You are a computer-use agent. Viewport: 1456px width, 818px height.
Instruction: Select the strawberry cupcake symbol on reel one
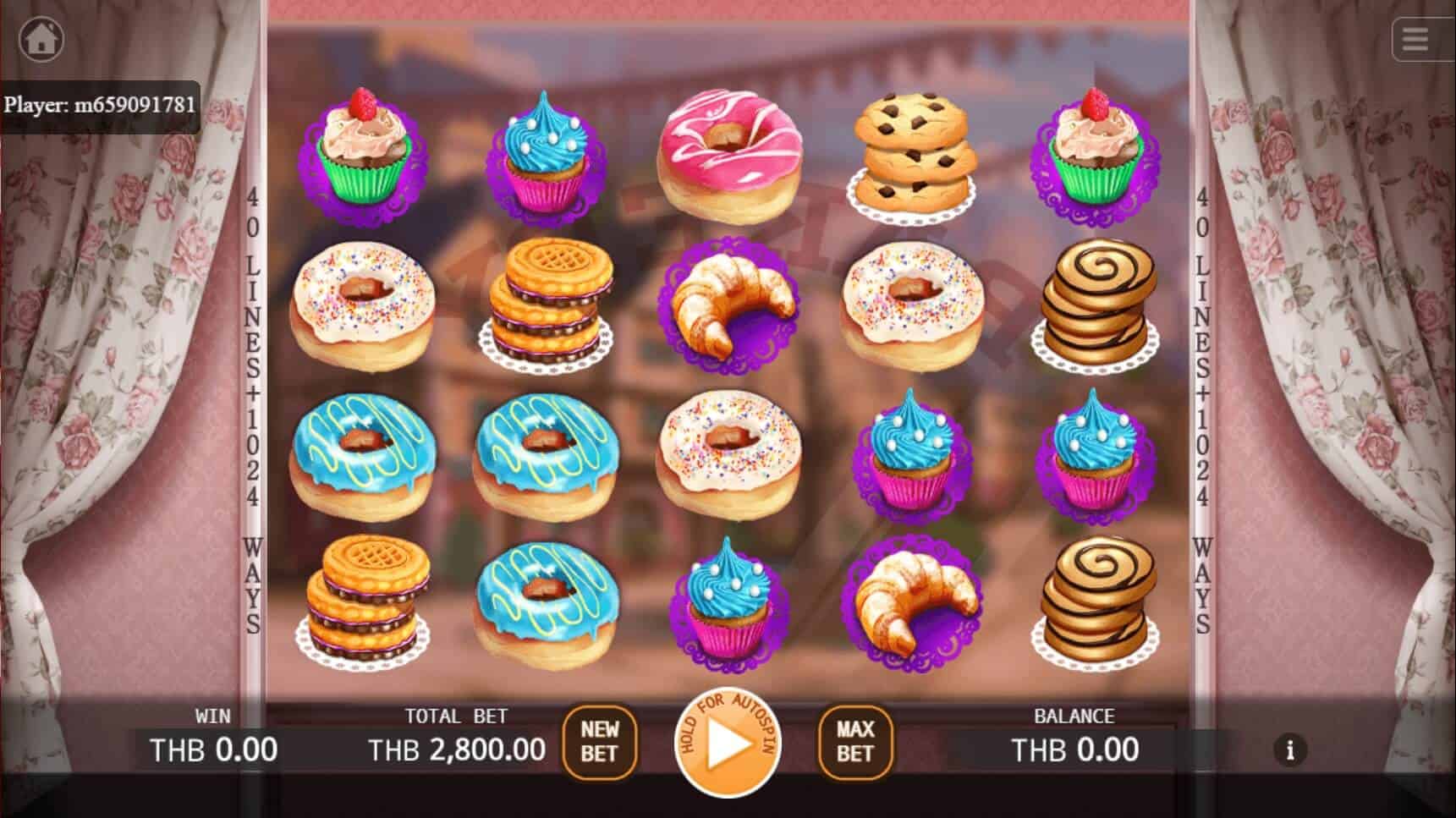(x=367, y=152)
